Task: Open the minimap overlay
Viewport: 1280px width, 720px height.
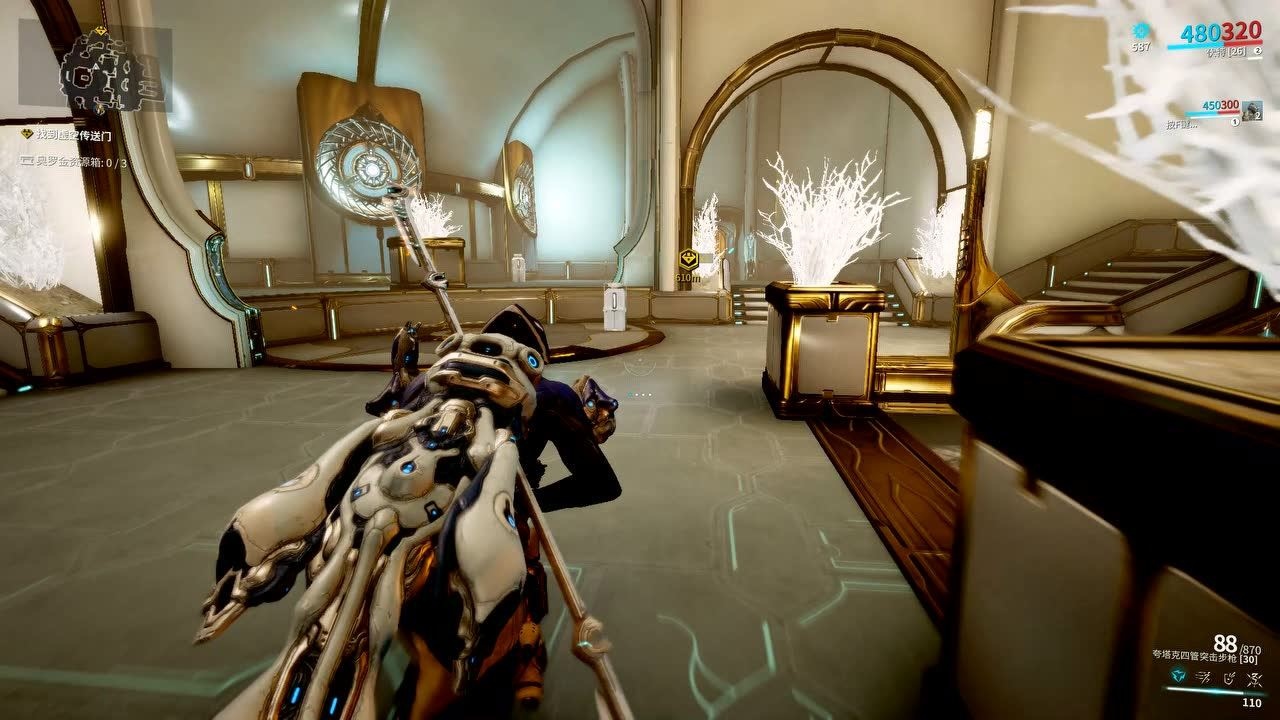Action: point(94,68)
